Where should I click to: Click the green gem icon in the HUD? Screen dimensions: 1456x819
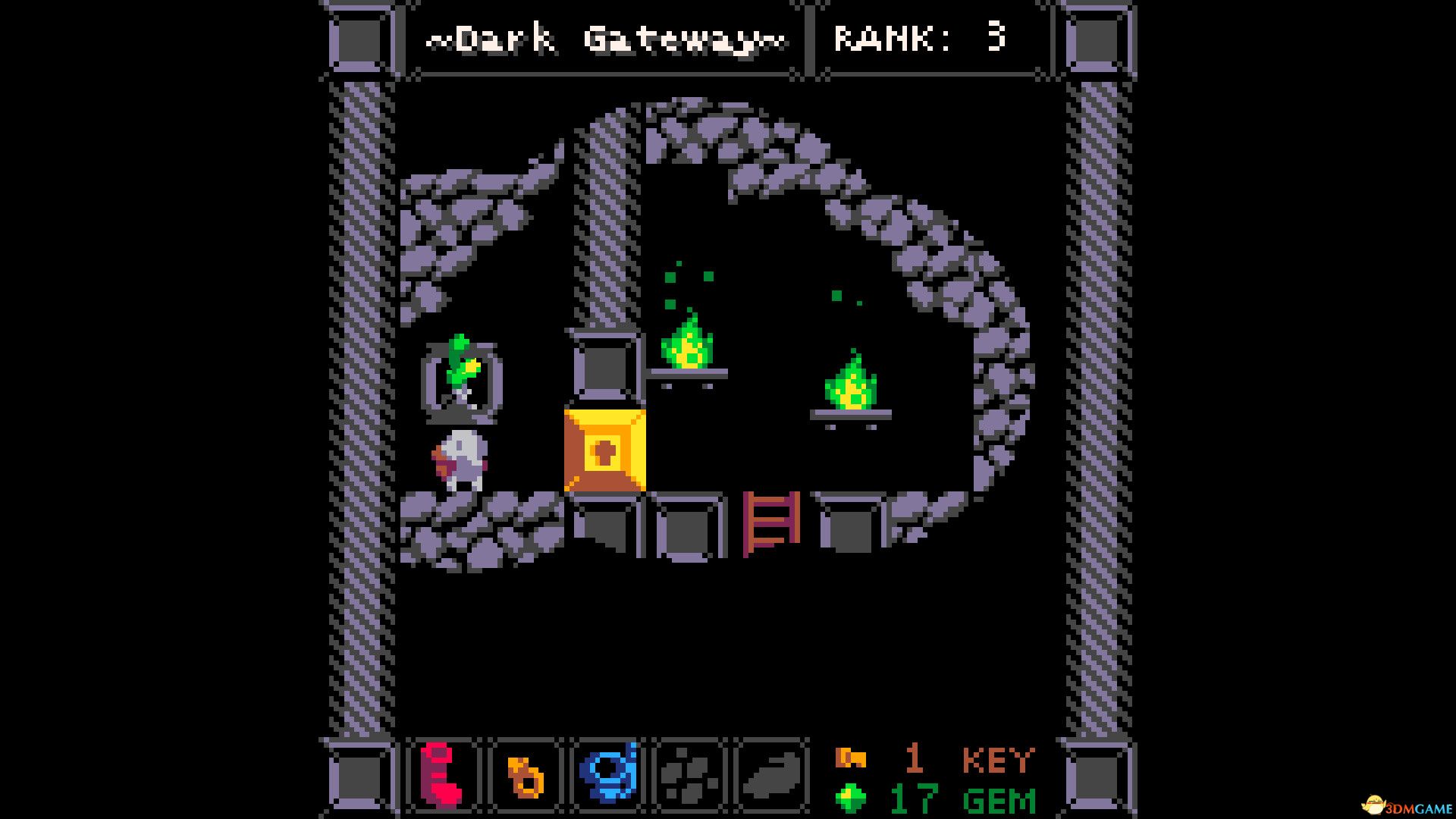click(849, 799)
